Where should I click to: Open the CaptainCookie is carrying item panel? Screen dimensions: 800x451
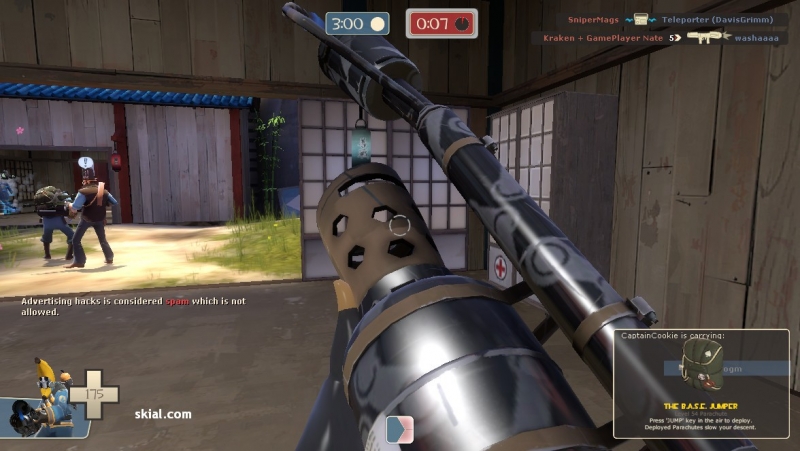click(x=701, y=384)
